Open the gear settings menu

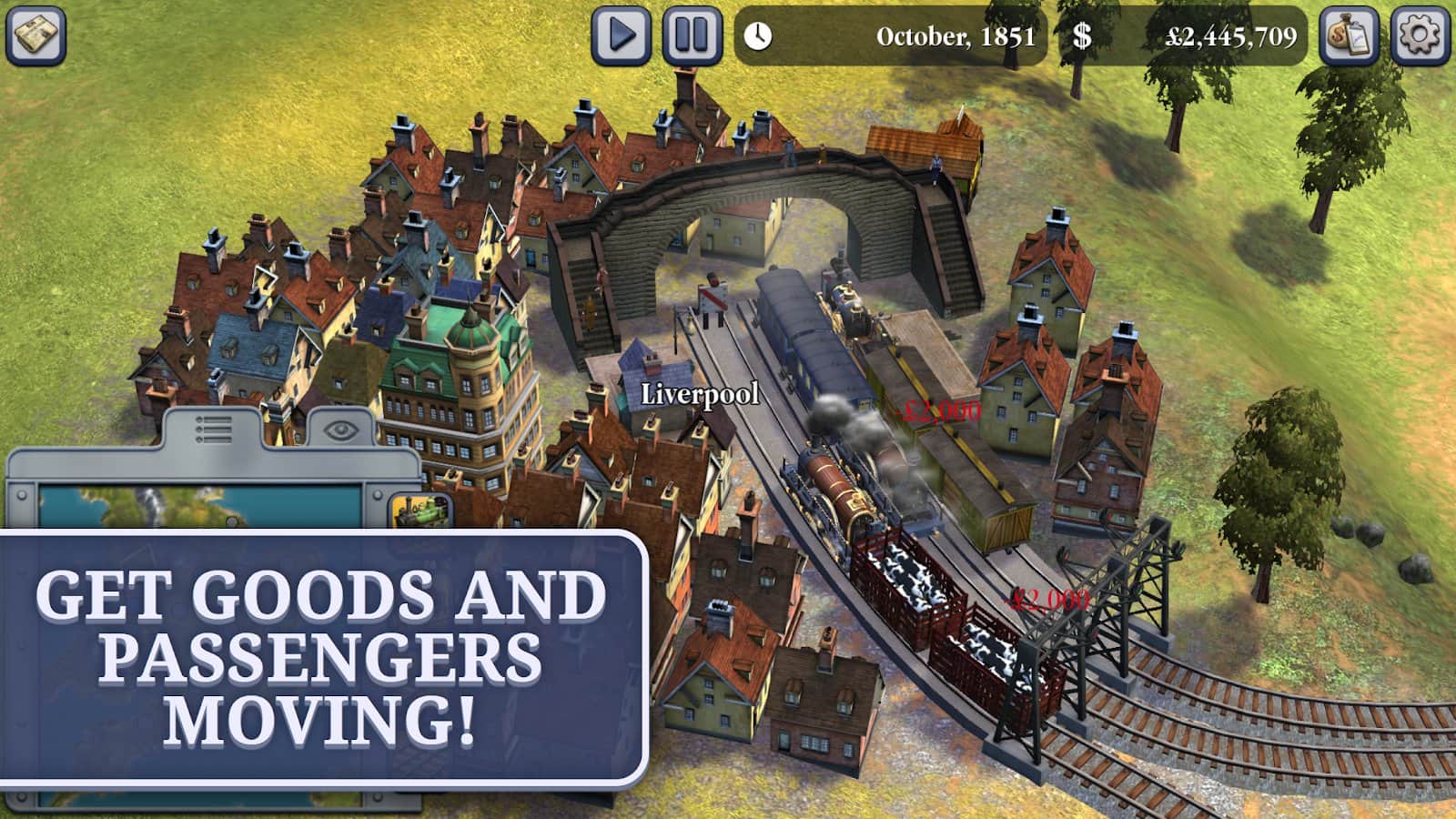pos(1421,36)
